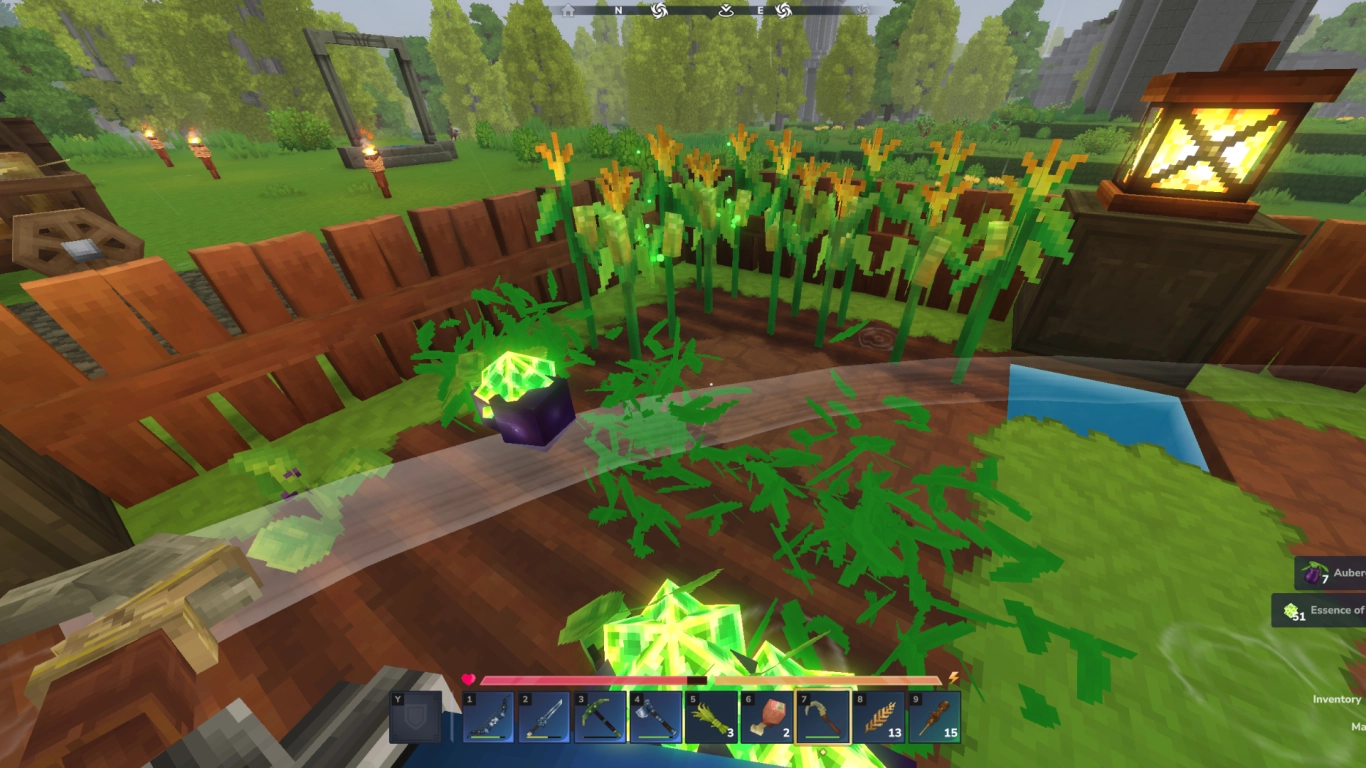Click the shield slot labeled Y
The height and width of the screenshot is (768, 1366).
(416, 717)
